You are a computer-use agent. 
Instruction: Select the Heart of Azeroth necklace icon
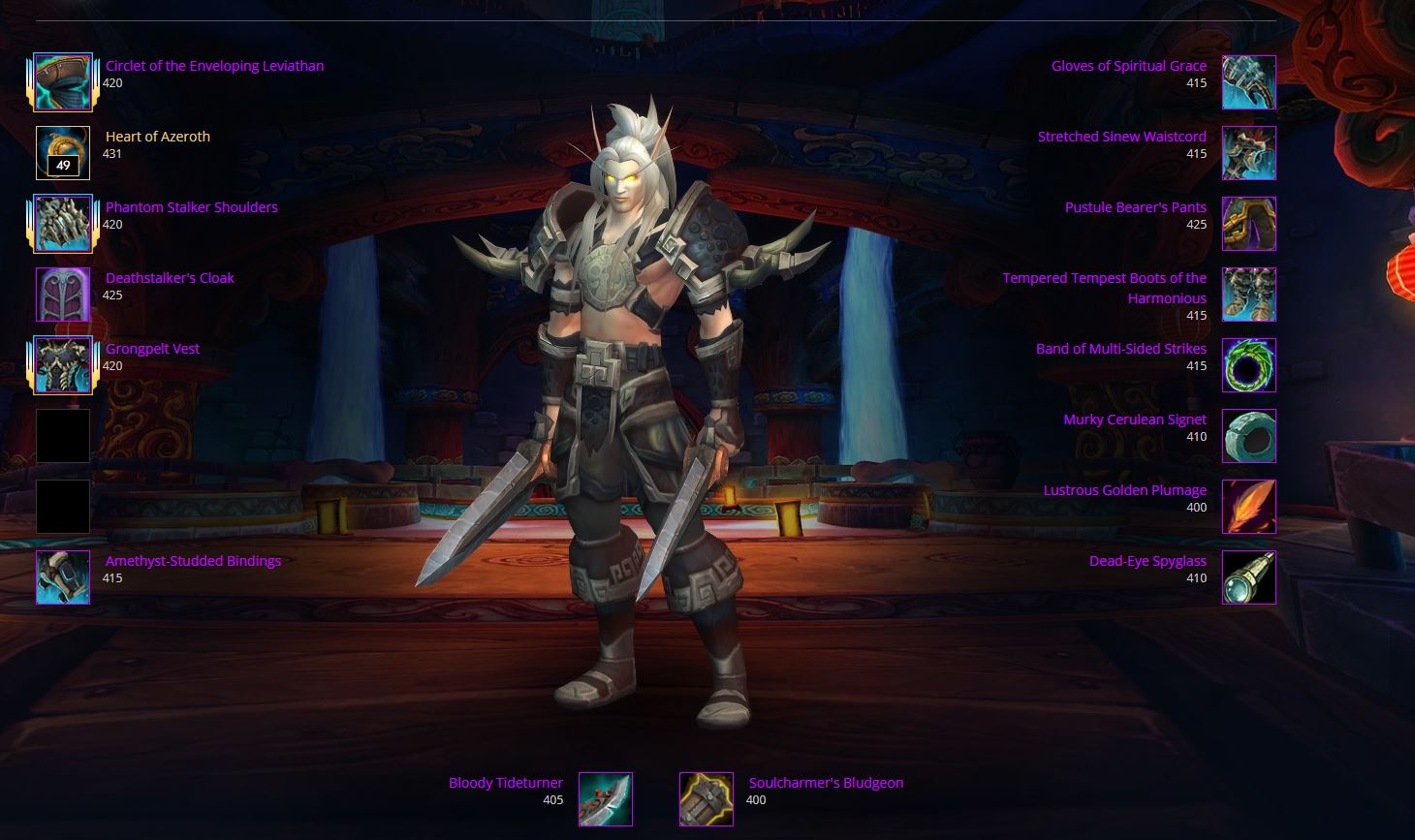62,152
